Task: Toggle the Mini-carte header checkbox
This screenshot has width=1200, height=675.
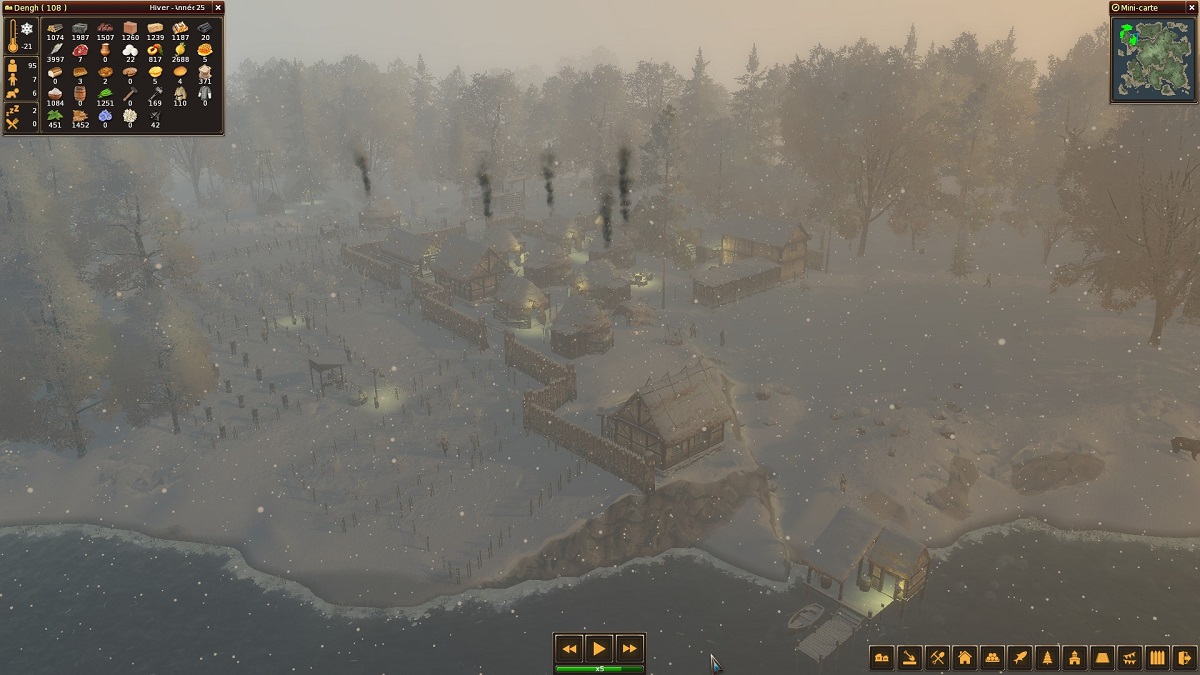Action: tap(1116, 8)
